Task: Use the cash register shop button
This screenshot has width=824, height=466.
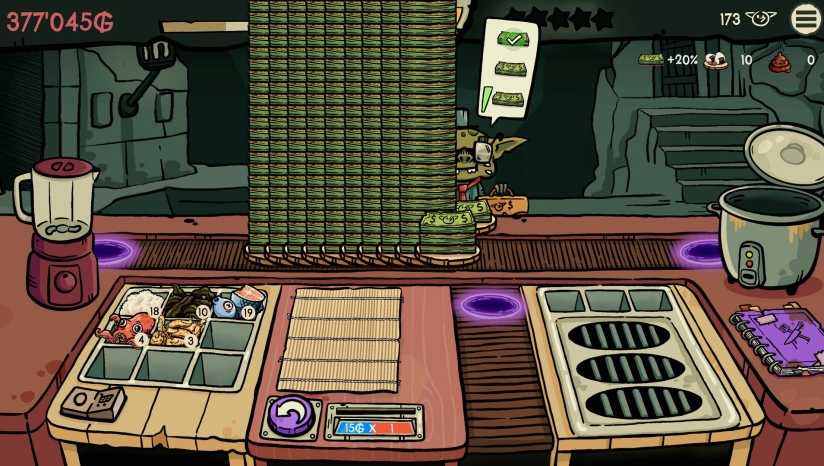Action: point(93,402)
